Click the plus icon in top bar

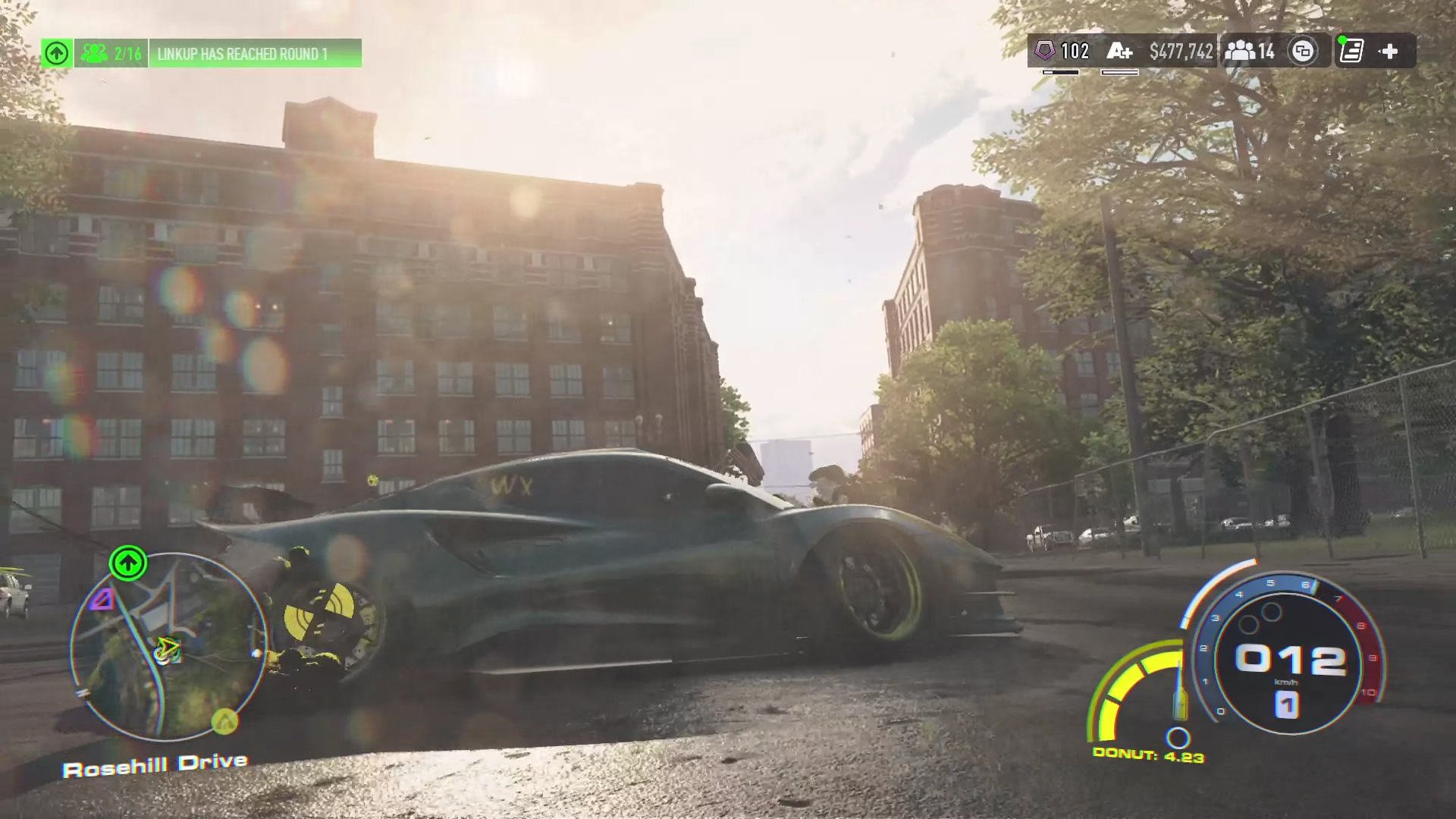pyautogui.click(x=1389, y=52)
